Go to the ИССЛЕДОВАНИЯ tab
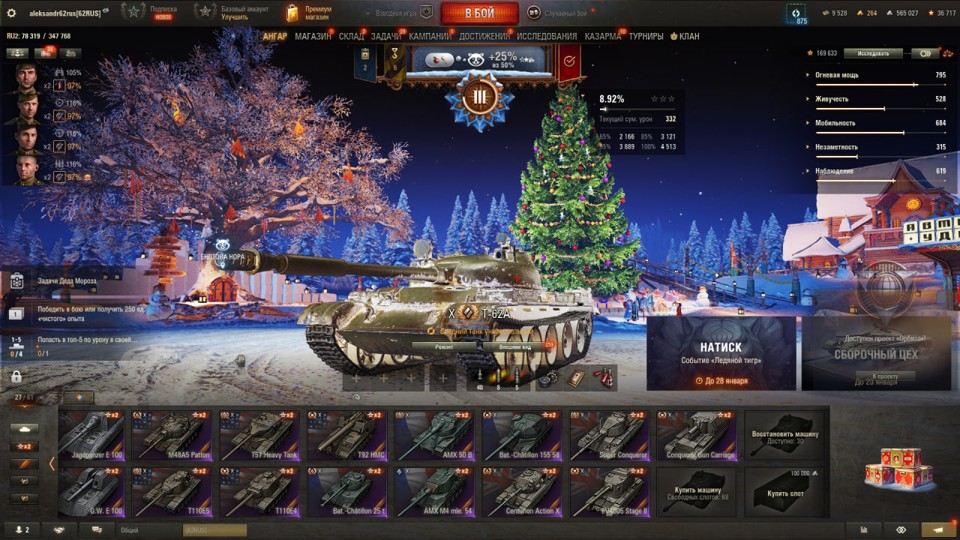 pyautogui.click(x=546, y=37)
